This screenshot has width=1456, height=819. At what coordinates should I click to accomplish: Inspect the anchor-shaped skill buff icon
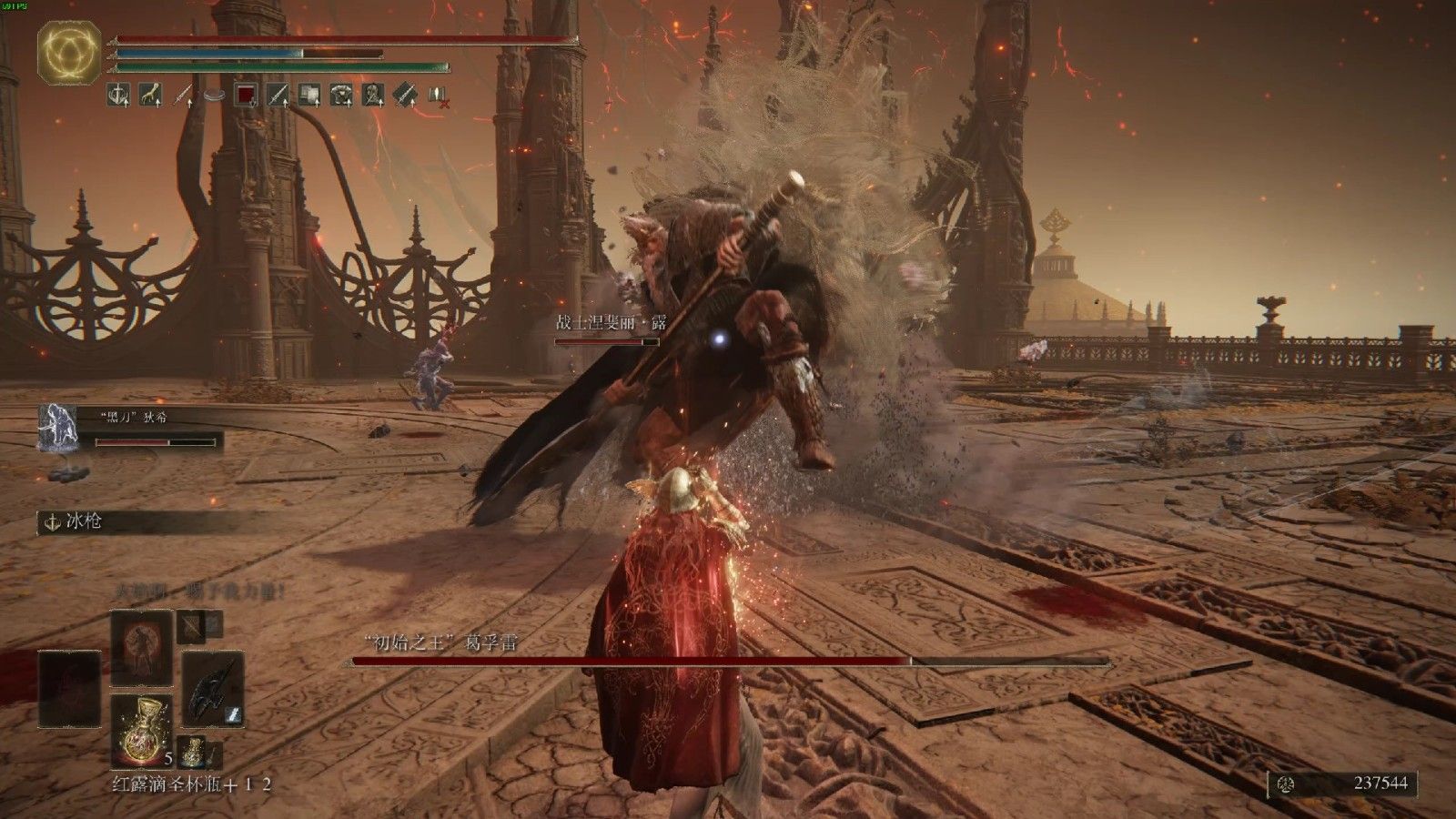(118, 93)
